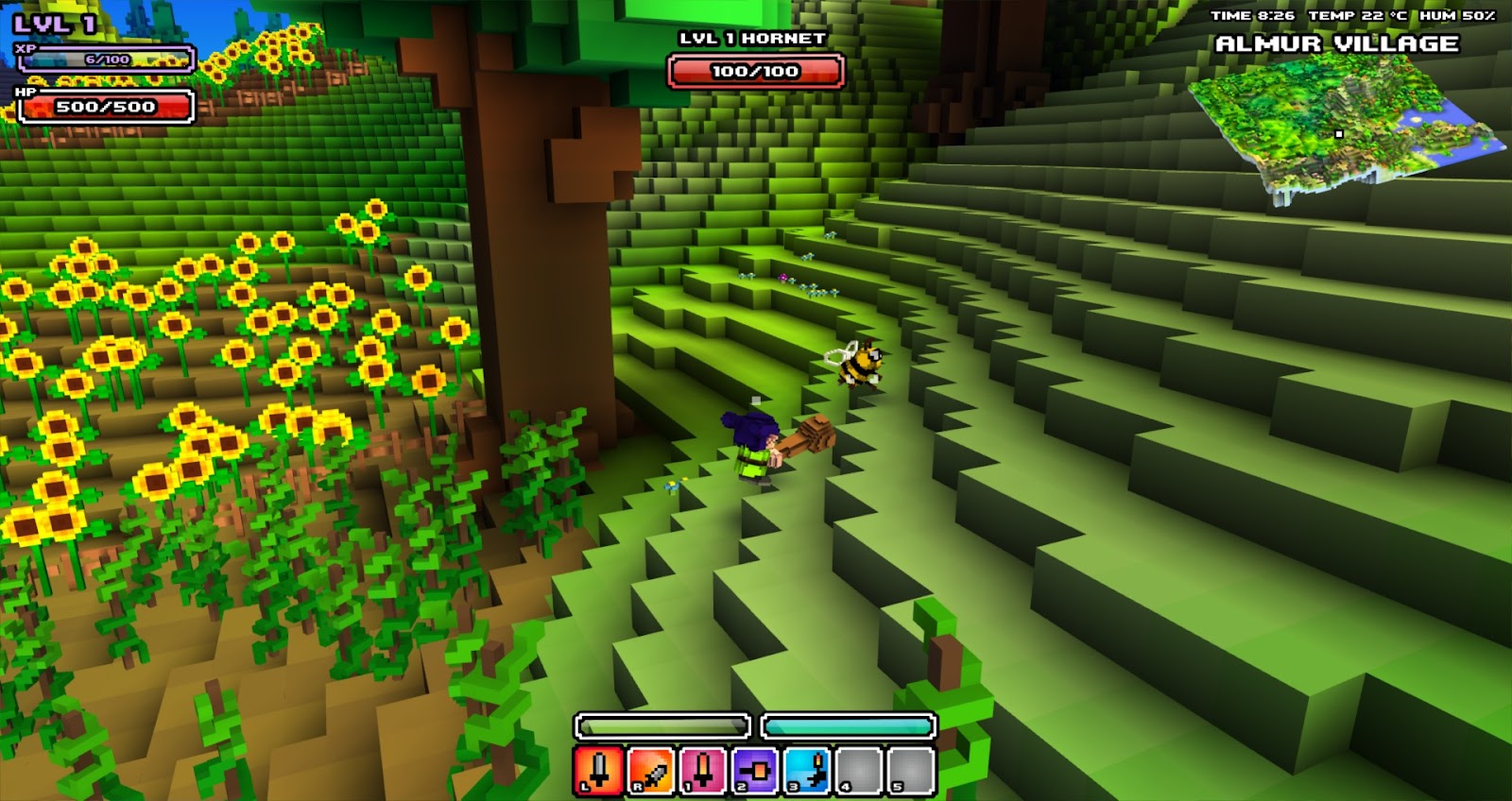Use the pink sword ability in slot 1
Screen dimensions: 1512x801
click(x=703, y=770)
